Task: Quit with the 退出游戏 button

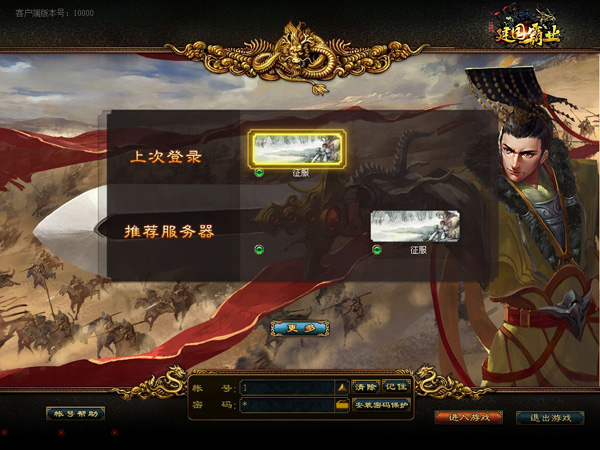Action: [549, 417]
